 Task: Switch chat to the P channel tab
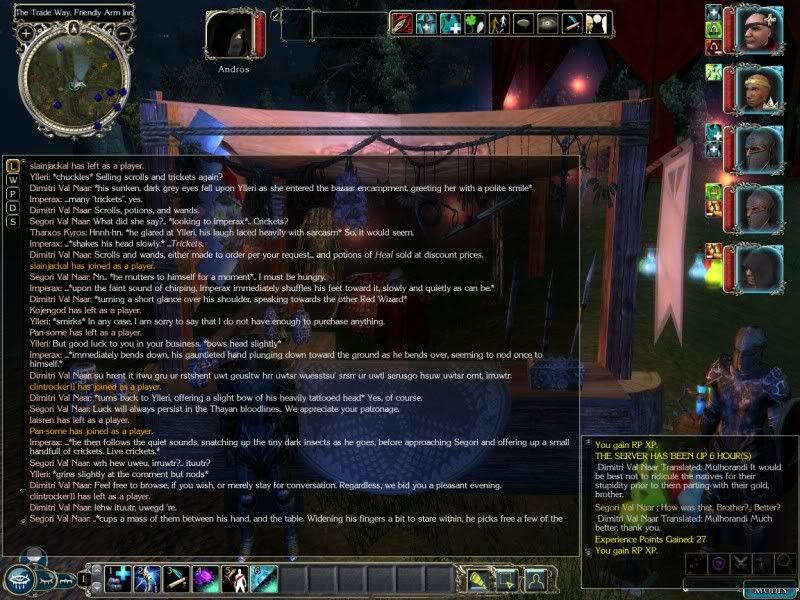pos(11,193)
